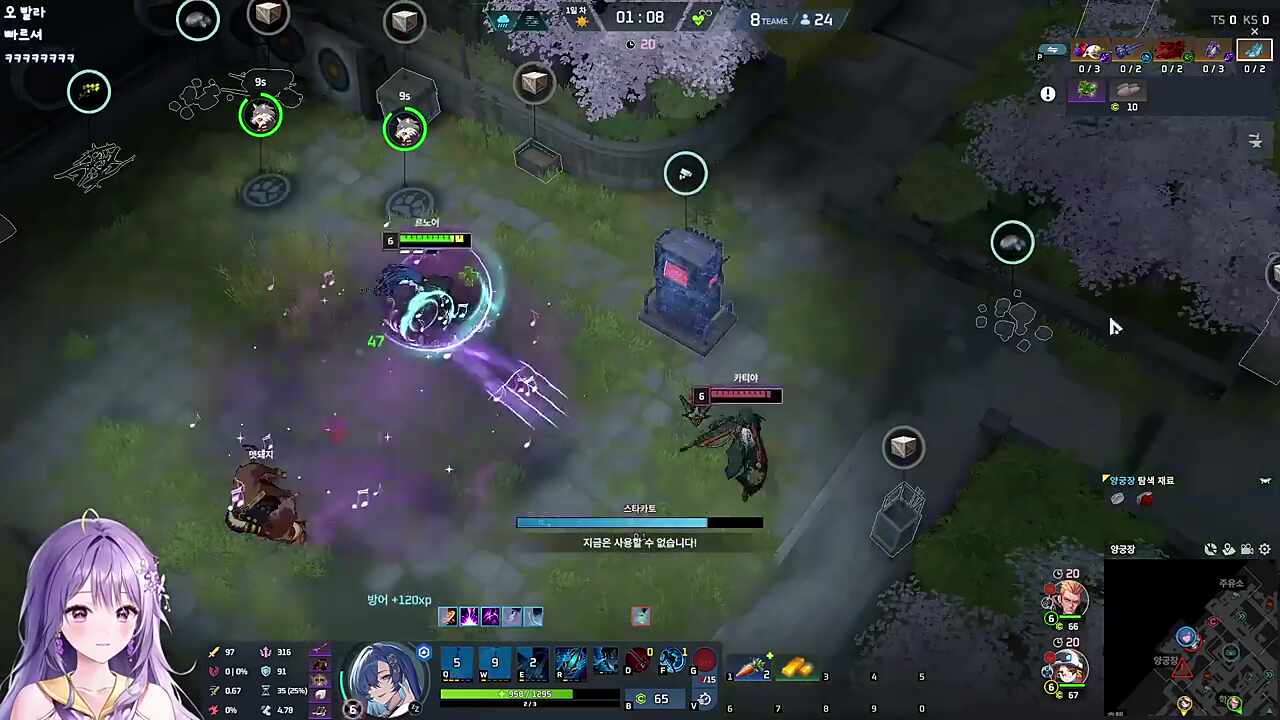
Task: Click the player character portrait
Action: (x=385, y=676)
